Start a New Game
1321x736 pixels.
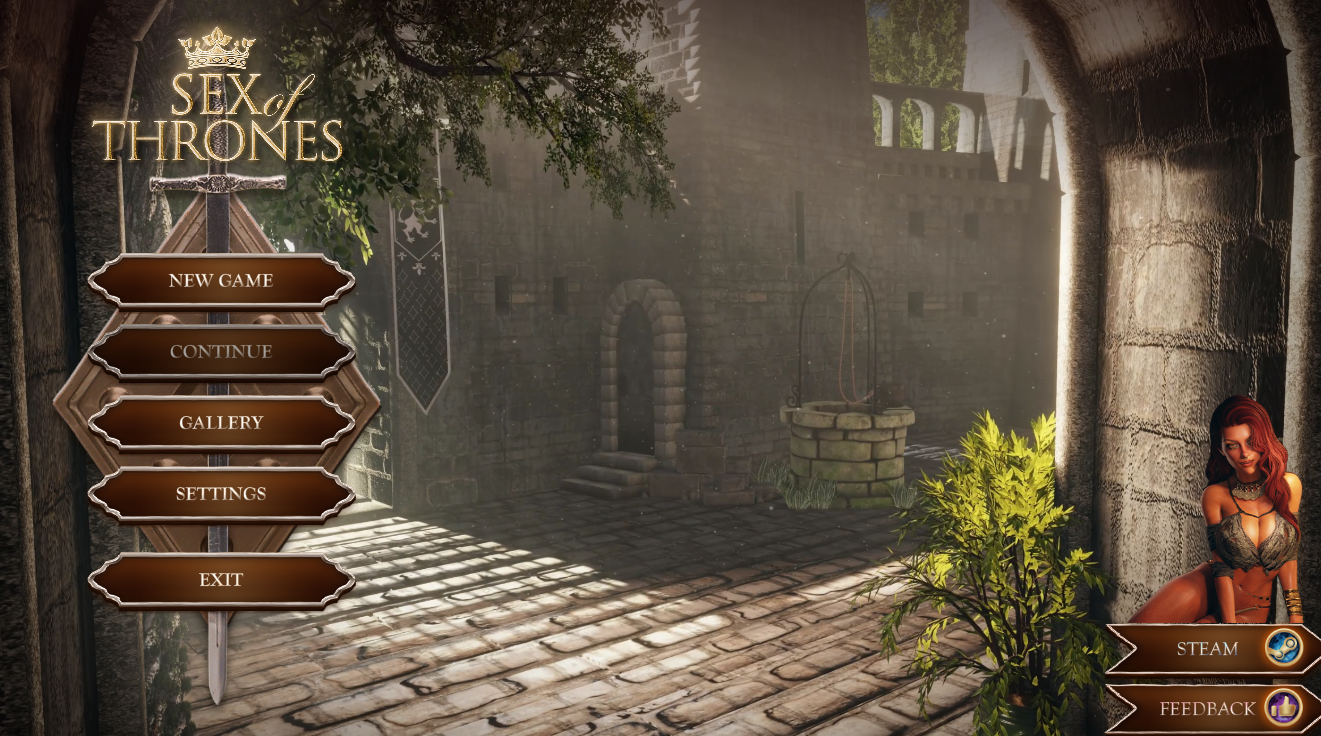point(221,281)
